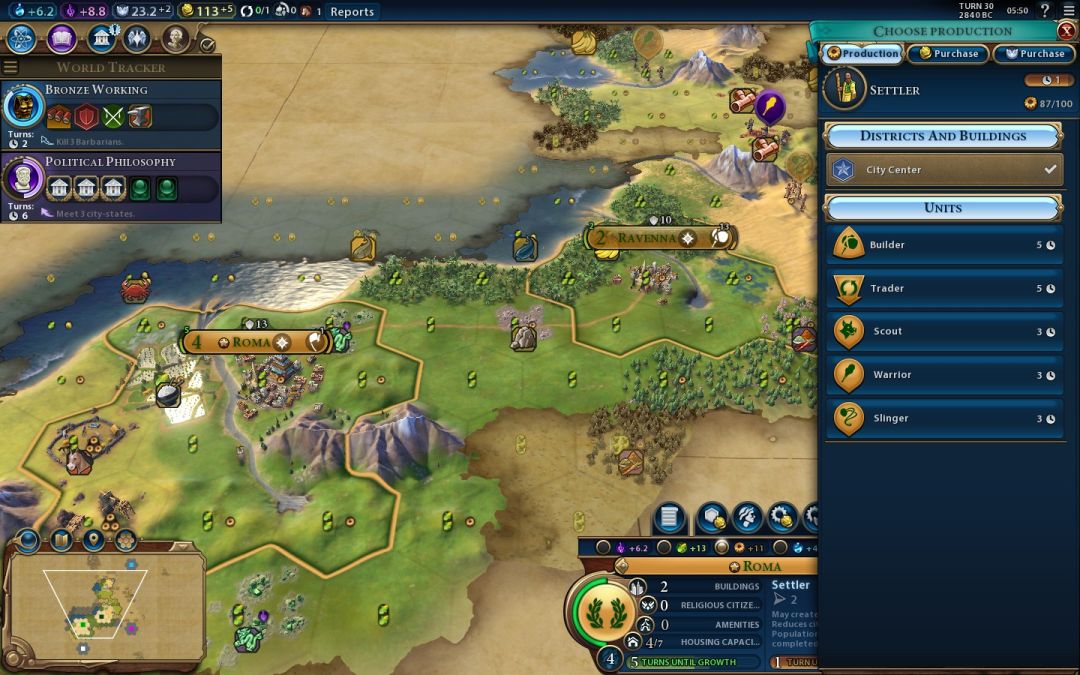The image size is (1080, 675).
Task: Collapse the Units section header
Action: click(943, 208)
